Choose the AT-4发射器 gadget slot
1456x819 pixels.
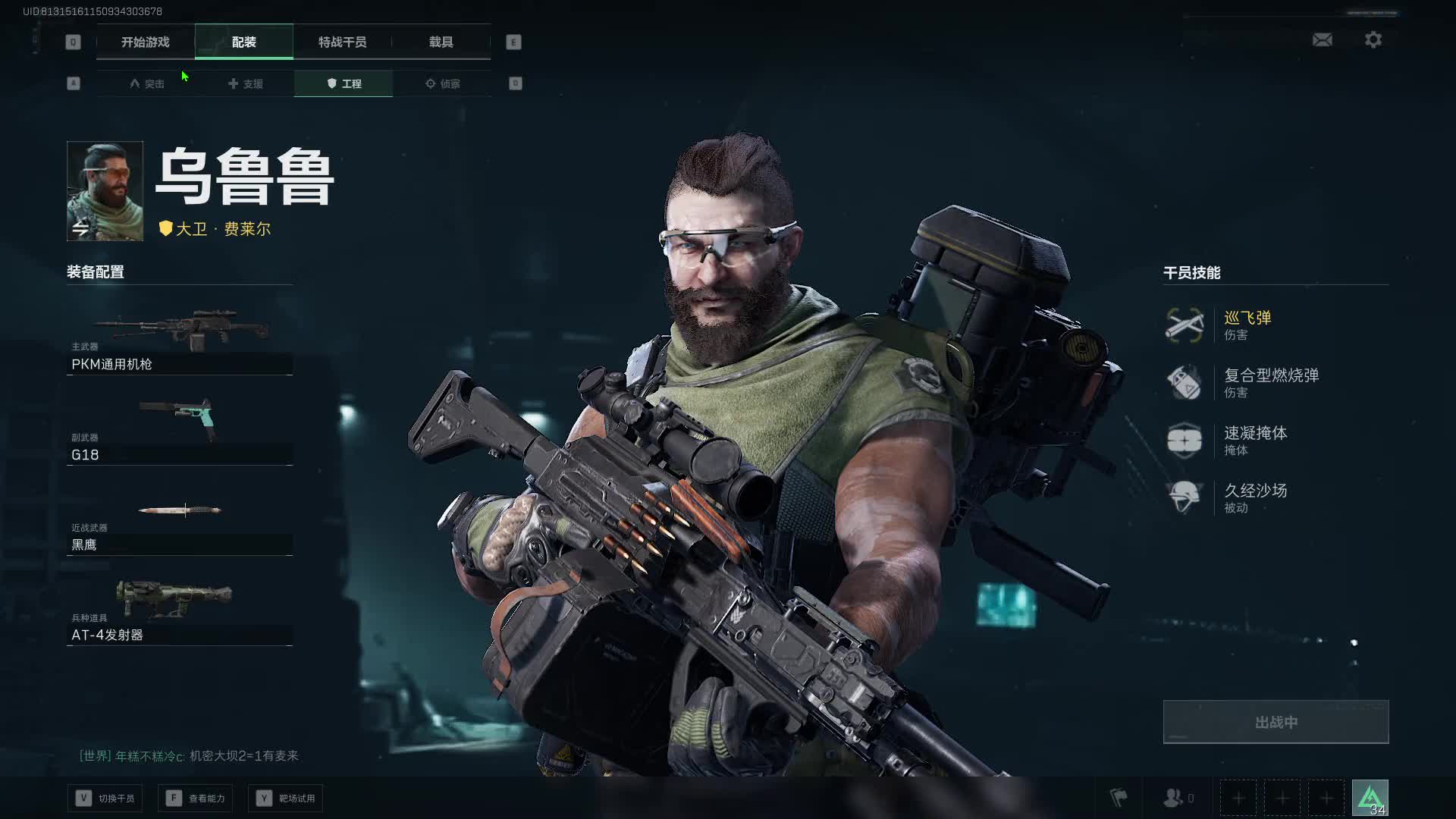click(x=180, y=611)
